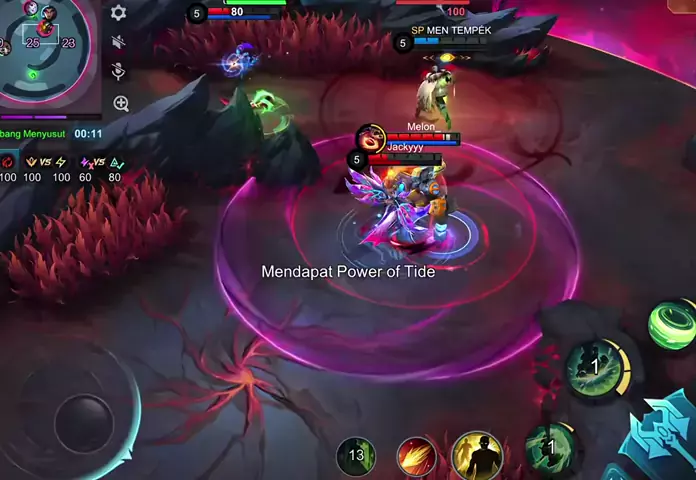Toggle the muted speaker icon
Viewport: 696px width, 480px height.
119,42
